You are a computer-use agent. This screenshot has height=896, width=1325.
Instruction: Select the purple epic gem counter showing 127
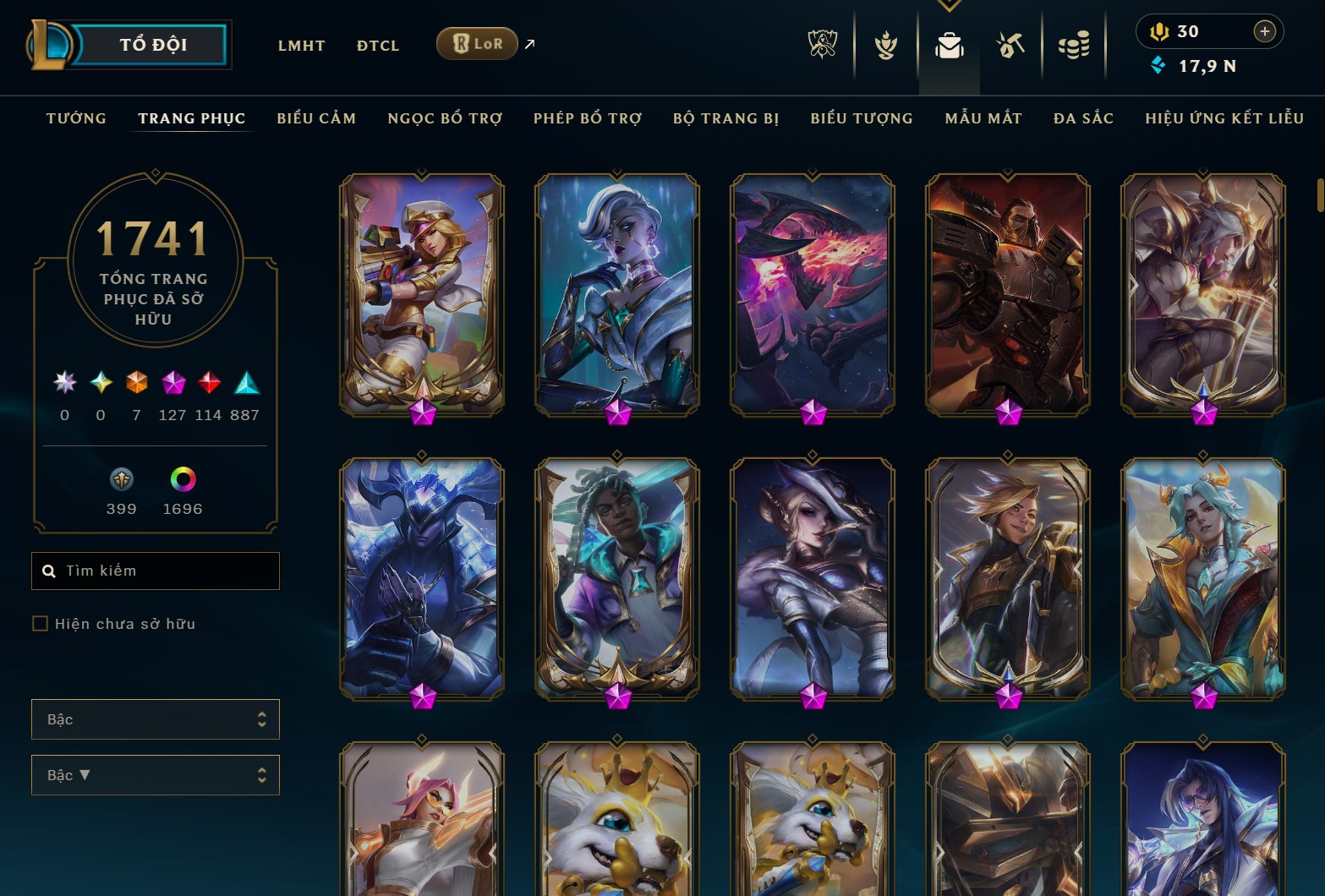point(172,383)
